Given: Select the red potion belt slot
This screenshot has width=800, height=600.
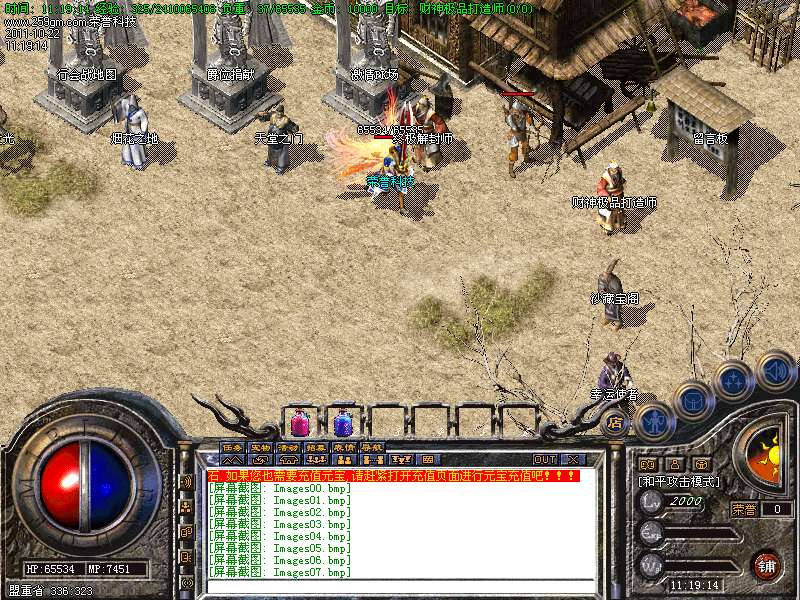Looking at the screenshot, I should pos(299,422).
